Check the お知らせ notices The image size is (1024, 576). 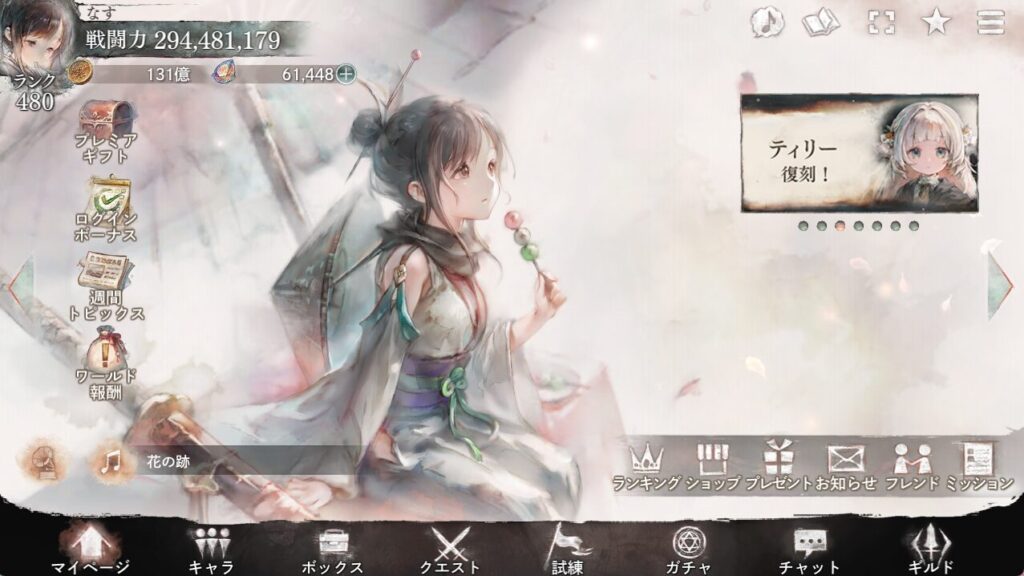(x=845, y=466)
